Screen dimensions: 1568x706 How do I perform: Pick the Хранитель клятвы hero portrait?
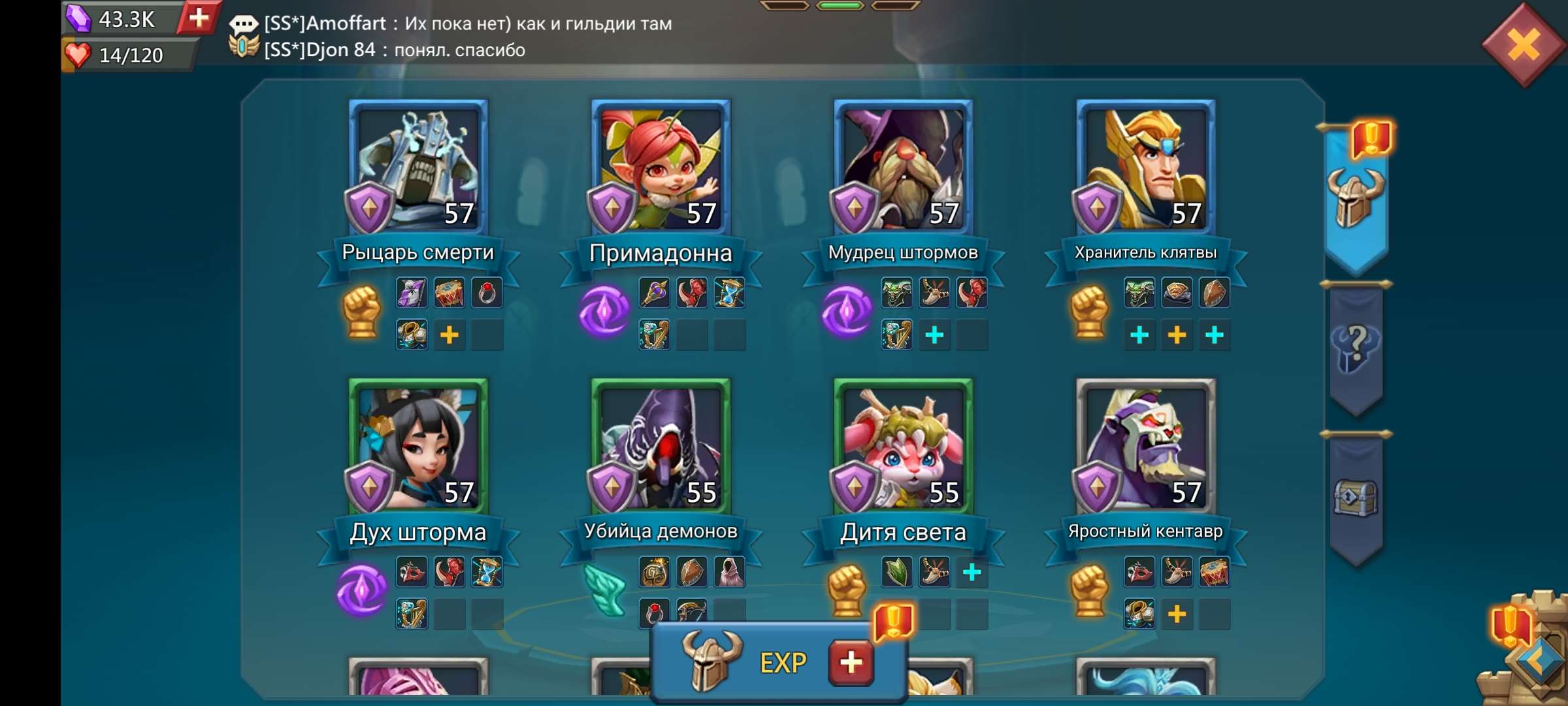1145,167
